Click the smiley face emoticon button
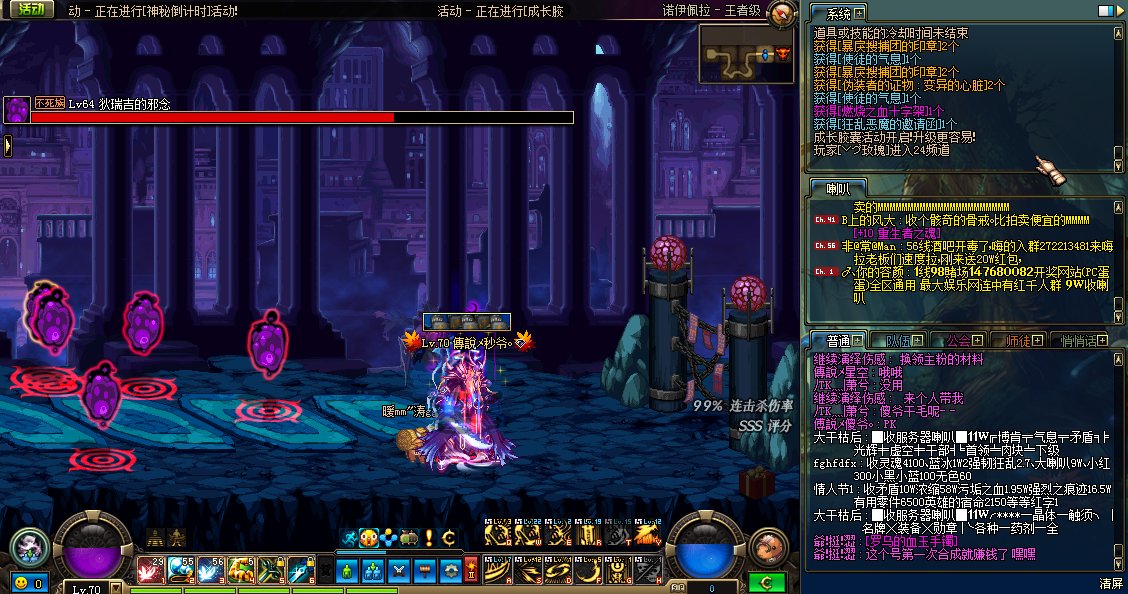Viewport: 1128px width, 594px height. [x=21, y=582]
